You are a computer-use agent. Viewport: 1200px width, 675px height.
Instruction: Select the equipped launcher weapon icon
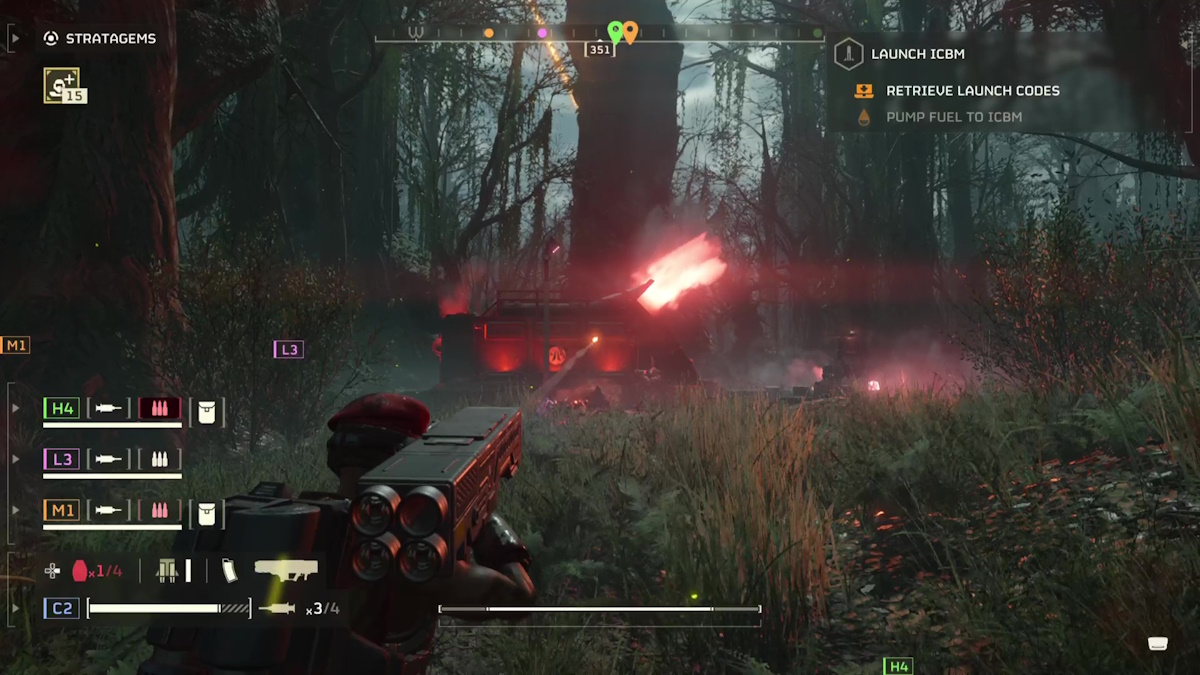coord(286,570)
